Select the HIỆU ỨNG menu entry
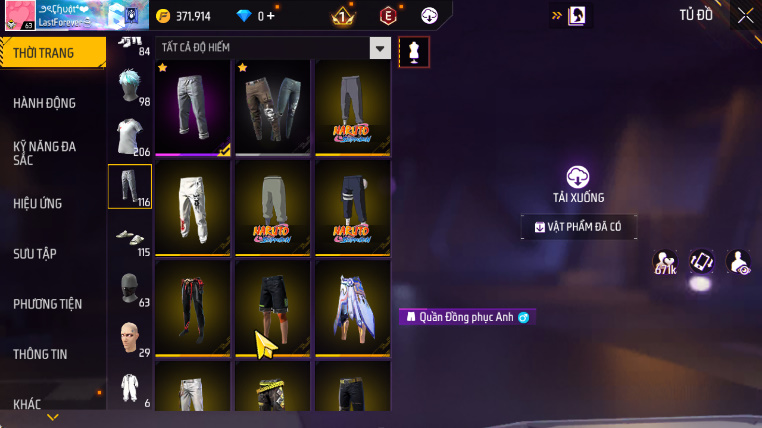The width and height of the screenshot is (762, 428). pos(38,203)
